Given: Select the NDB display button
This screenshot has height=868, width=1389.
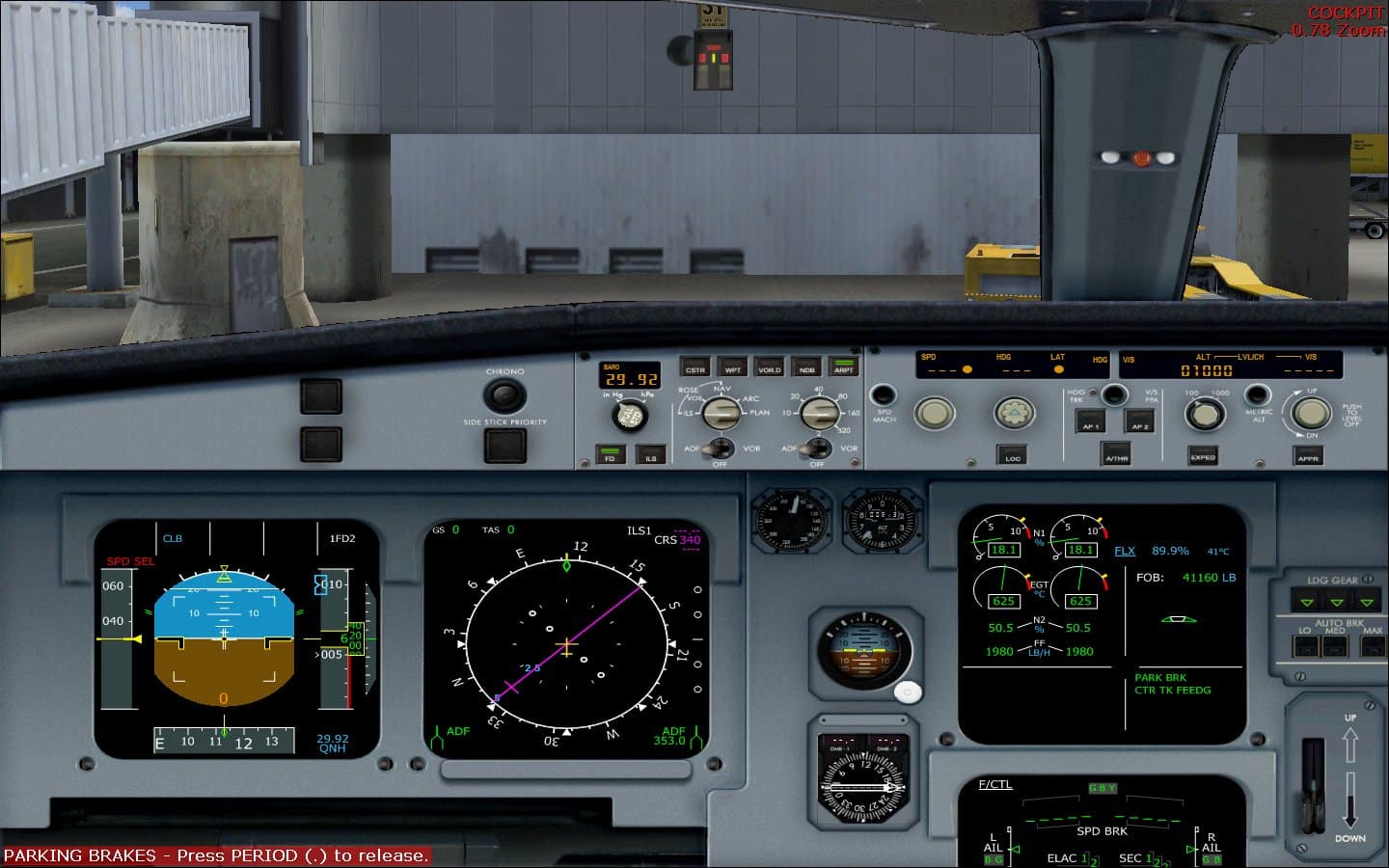Looking at the screenshot, I should point(807,369).
